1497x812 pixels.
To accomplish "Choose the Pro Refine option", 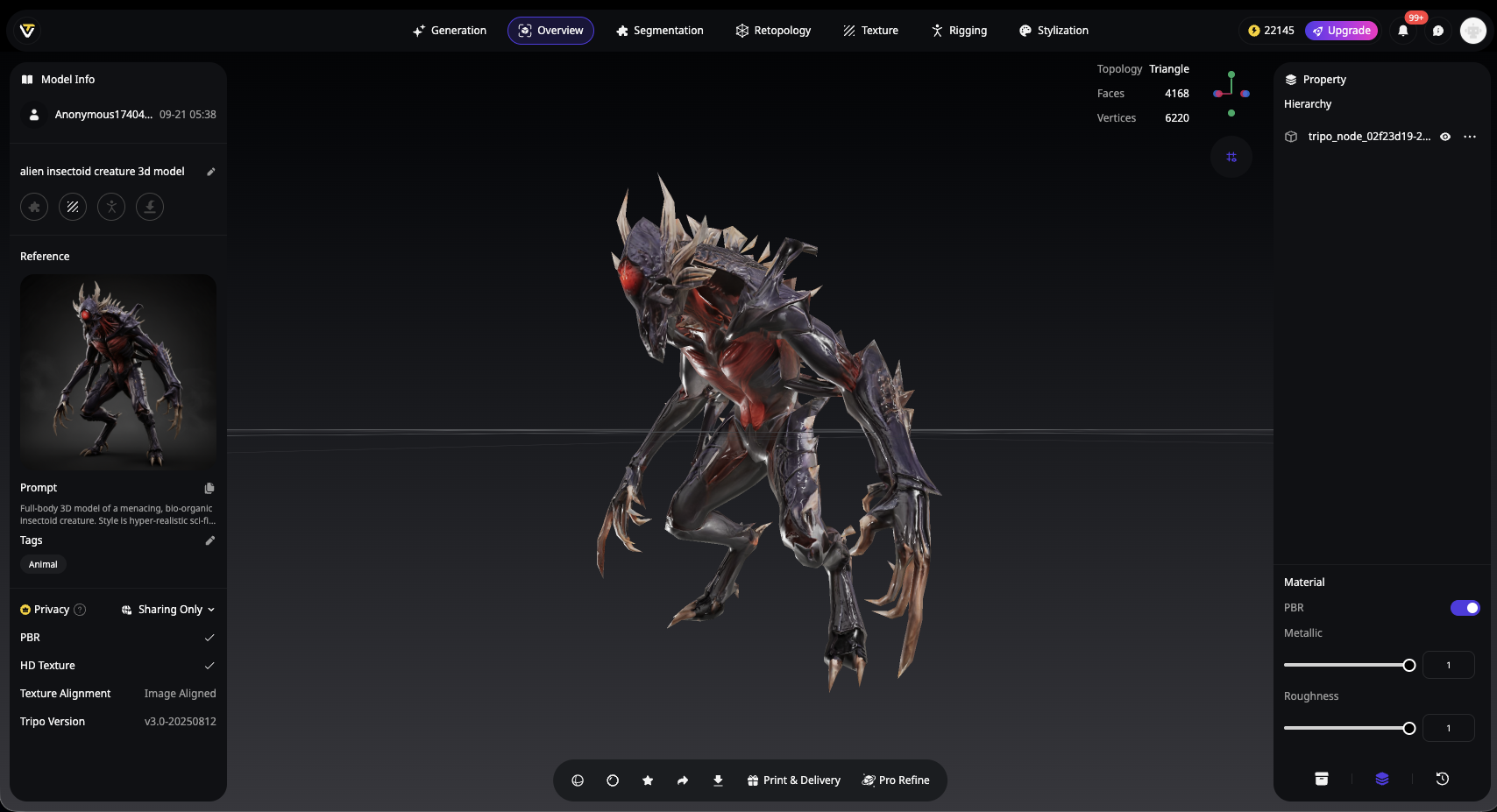I will (896, 780).
